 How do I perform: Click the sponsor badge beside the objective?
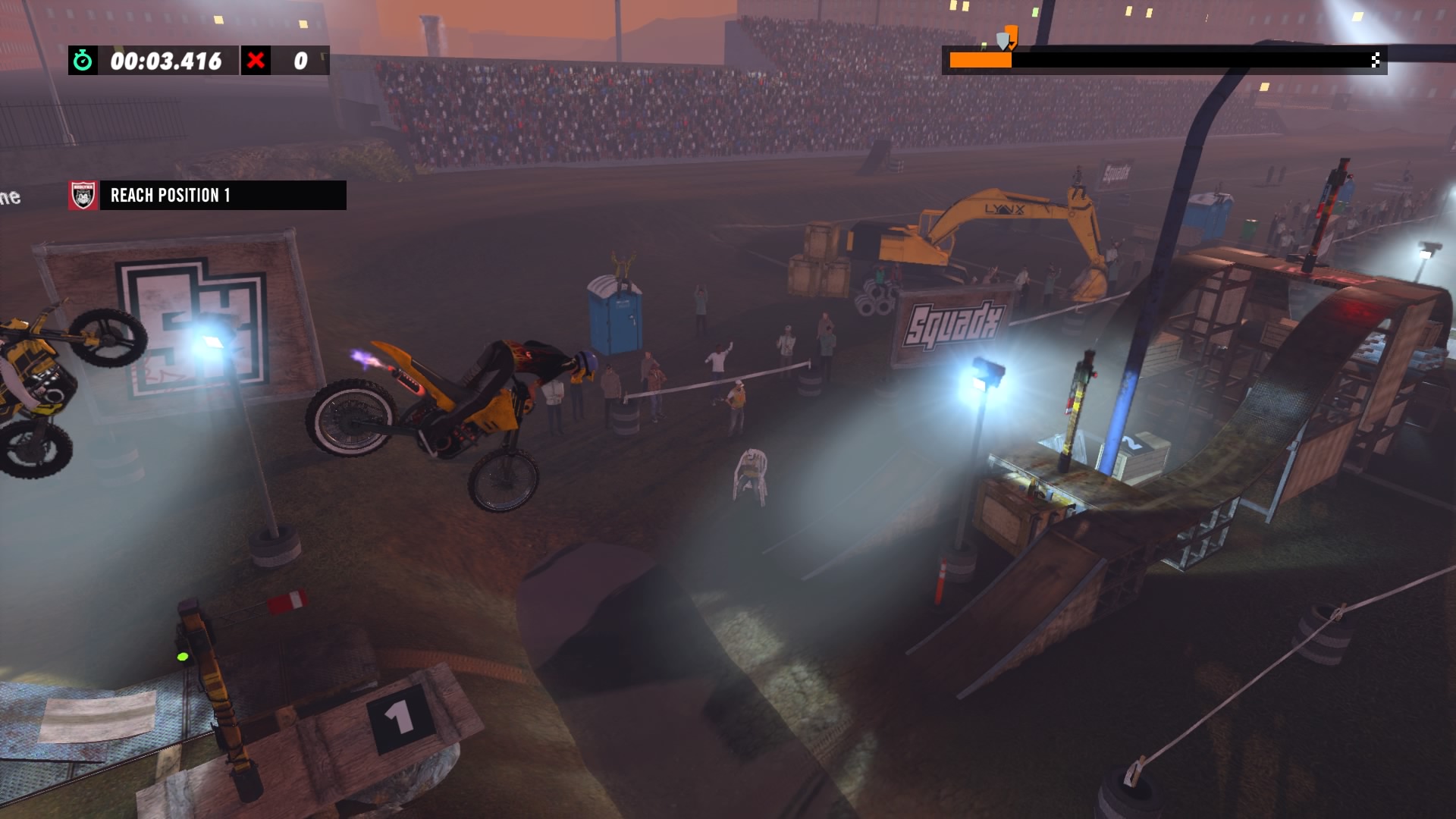83,195
